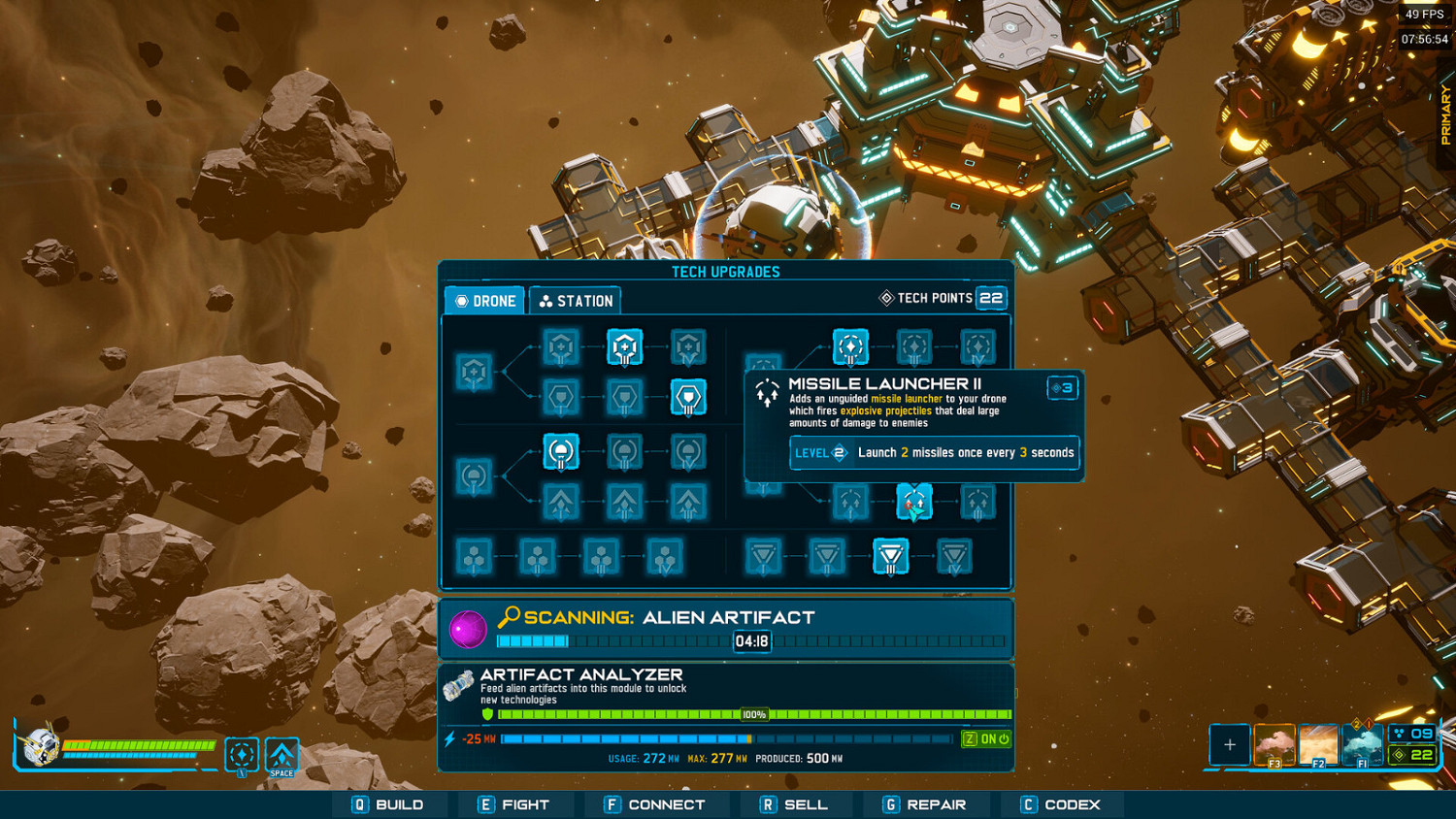Select a thruster arrow upgrade node
Viewport: 1456px width, 819px height.
tap(561, 502)
